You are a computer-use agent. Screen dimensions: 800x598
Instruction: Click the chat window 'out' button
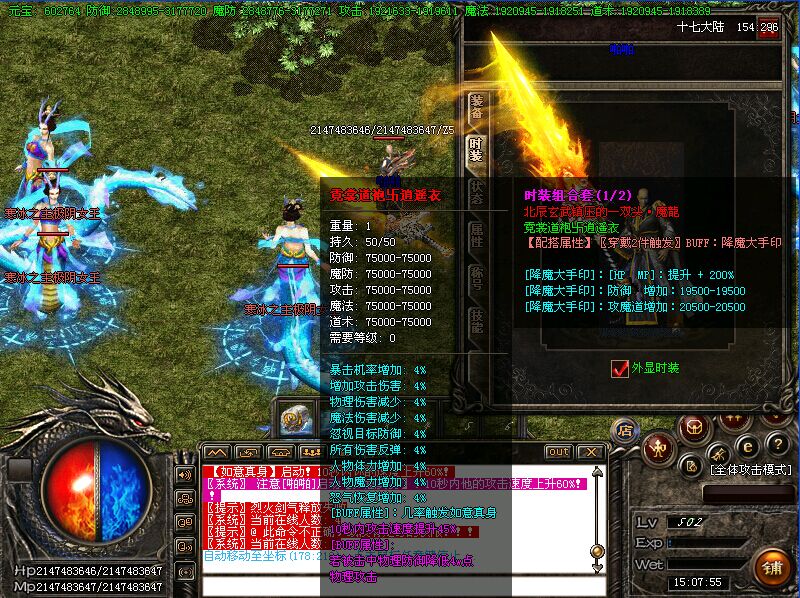[x=559, y=452]
